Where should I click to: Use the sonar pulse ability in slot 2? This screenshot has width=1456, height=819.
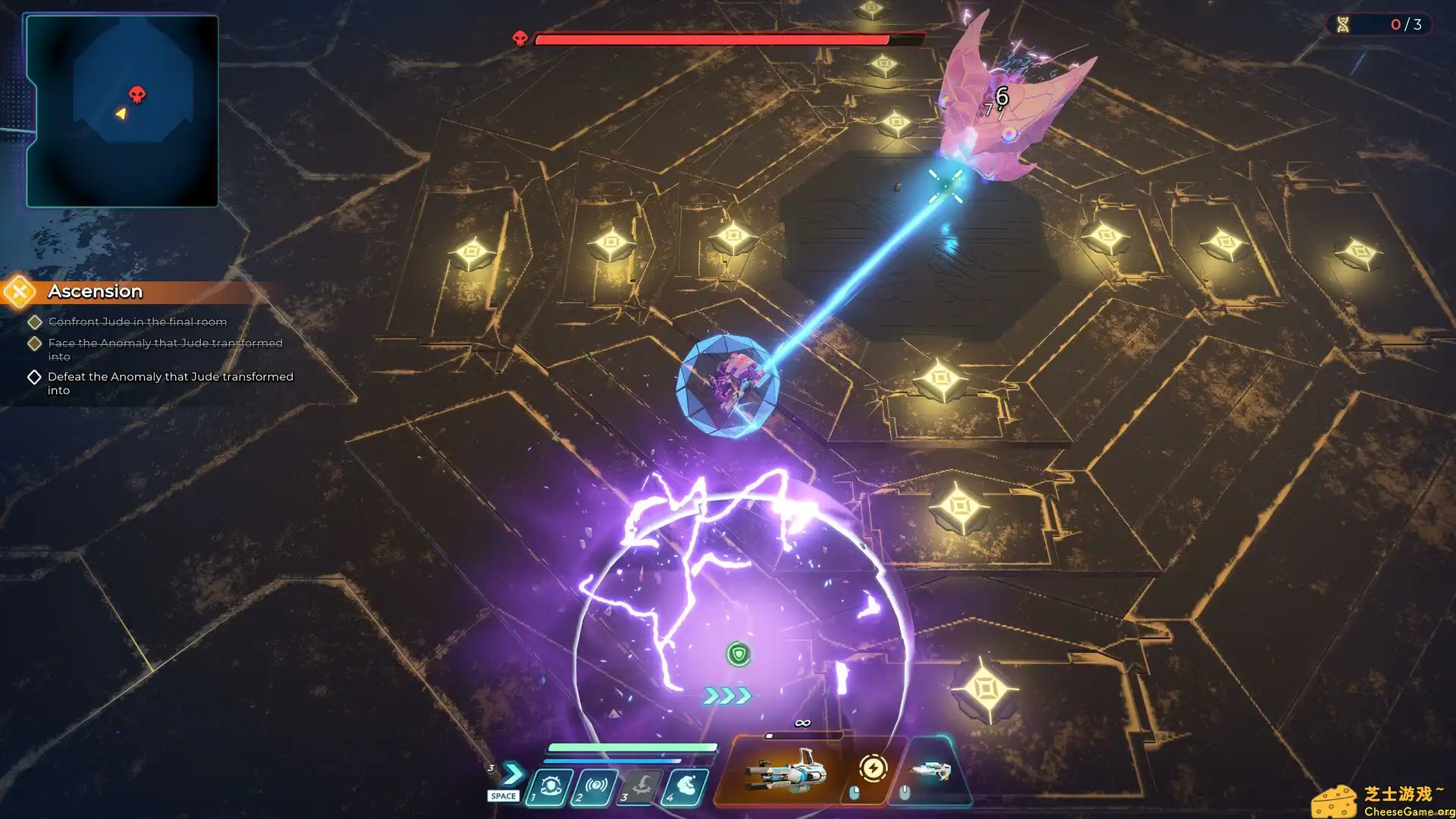coord(596,786)
